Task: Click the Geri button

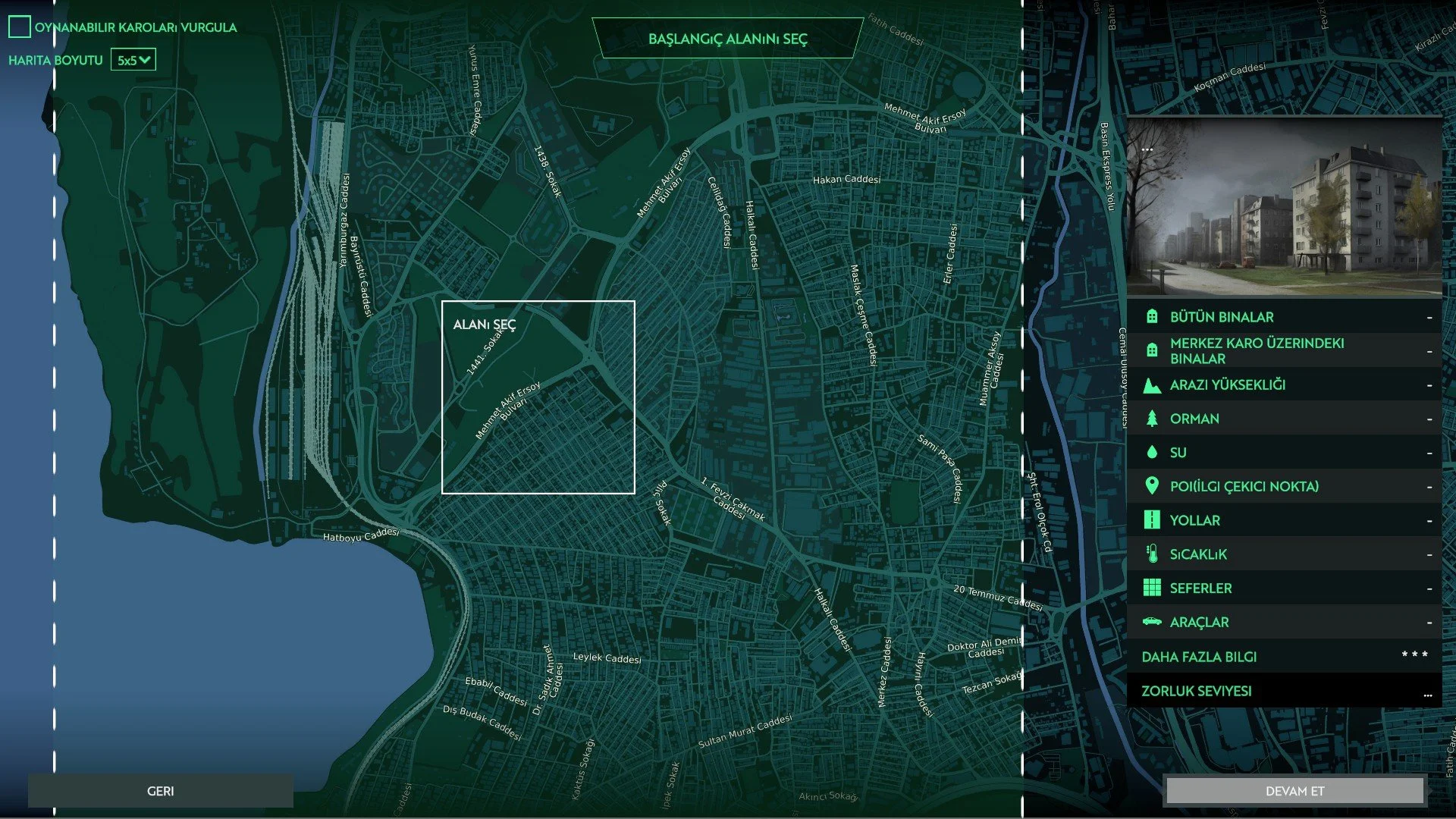Action: click(160, 789)
